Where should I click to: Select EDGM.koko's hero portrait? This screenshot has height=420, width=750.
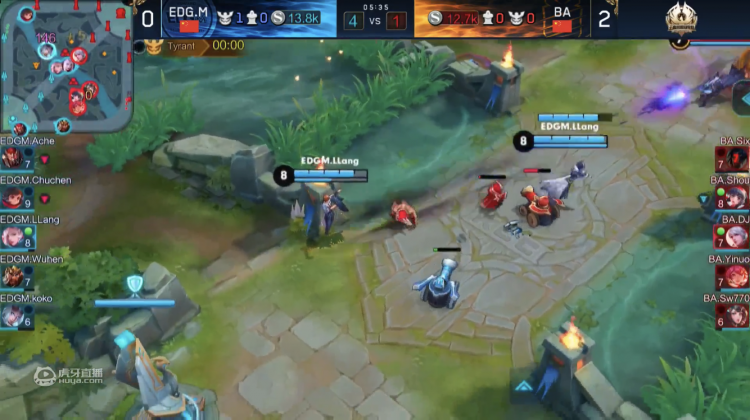click(x=12, y=315)
